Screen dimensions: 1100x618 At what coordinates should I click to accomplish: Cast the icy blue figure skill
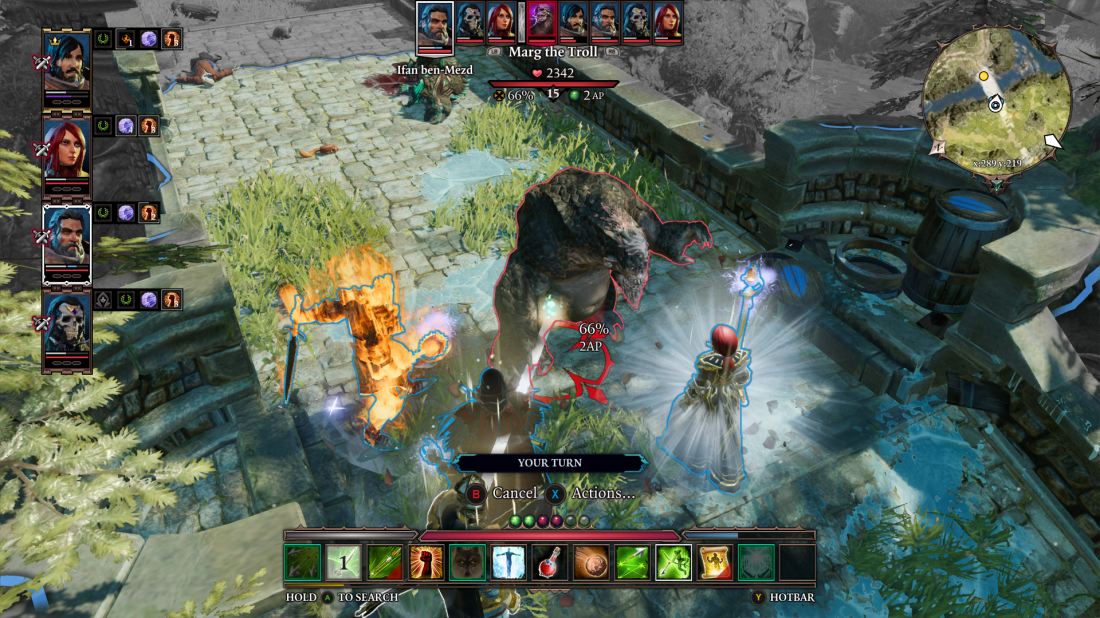click(508, 563)
